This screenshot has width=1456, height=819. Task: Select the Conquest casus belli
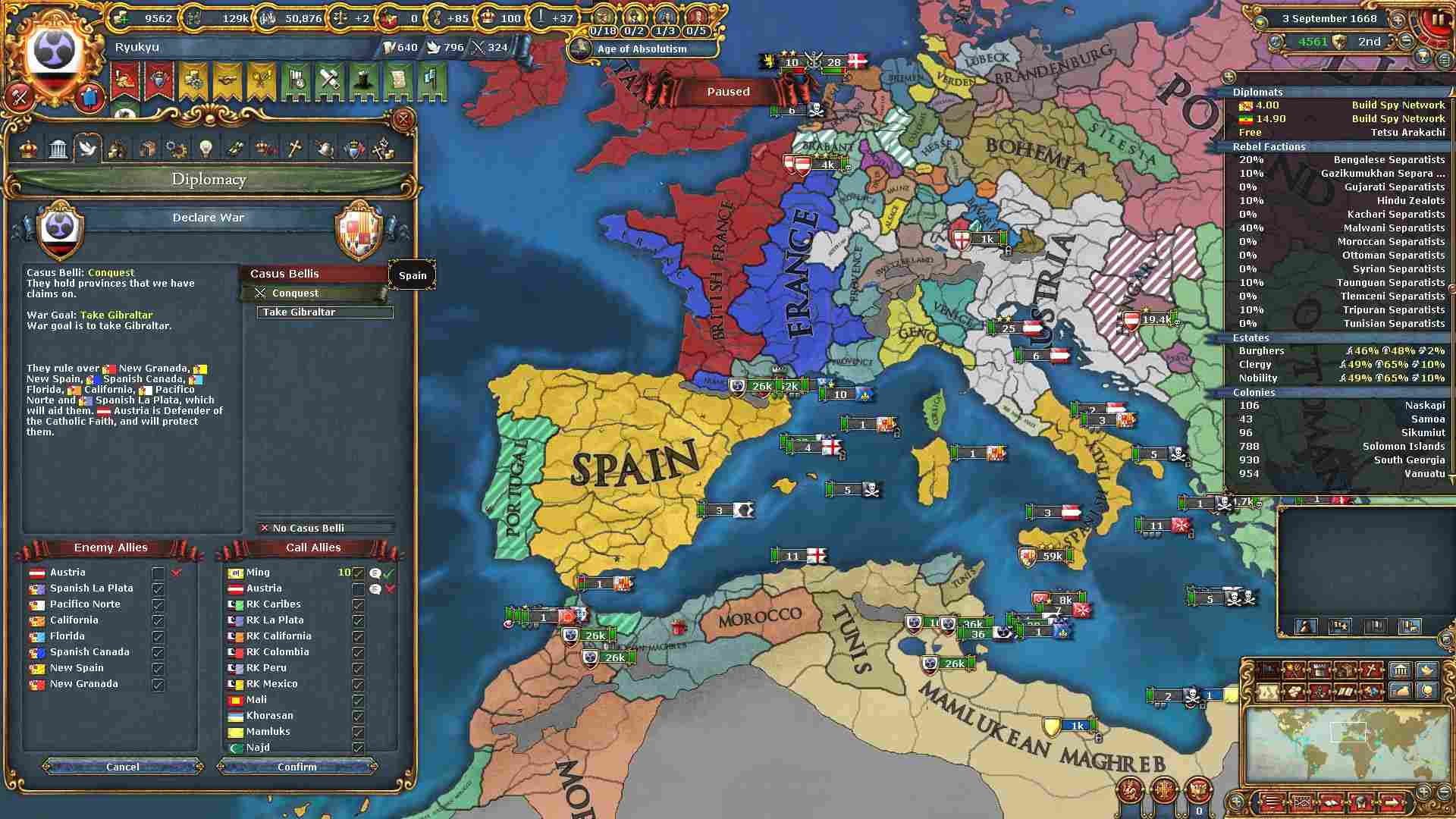(314, 293)
